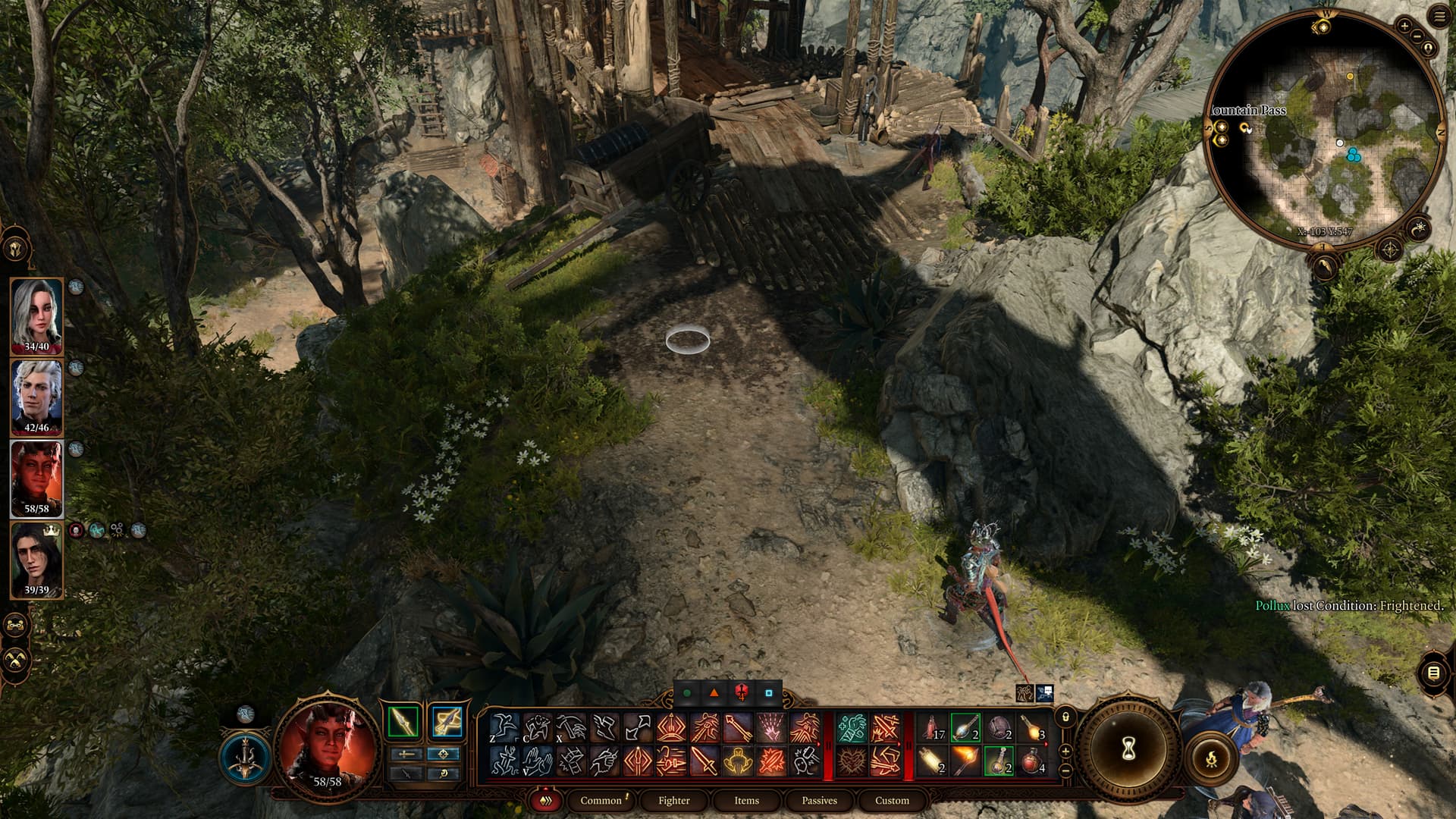Zoom out the minimap with minus button
The width and height of the screenshot is (1456, 819).
coord(1417,36)
